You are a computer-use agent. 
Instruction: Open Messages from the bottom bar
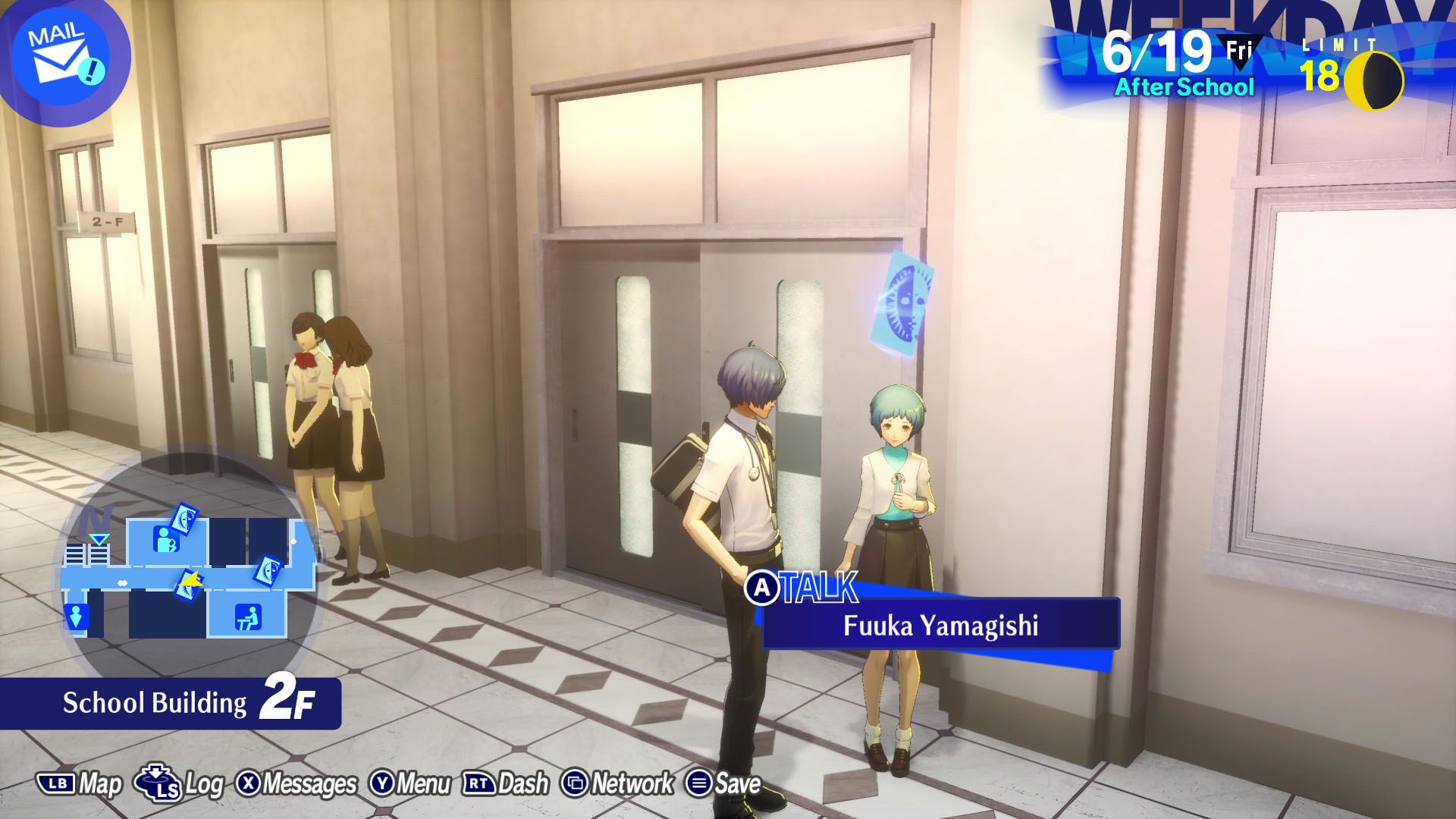[297, 784]
